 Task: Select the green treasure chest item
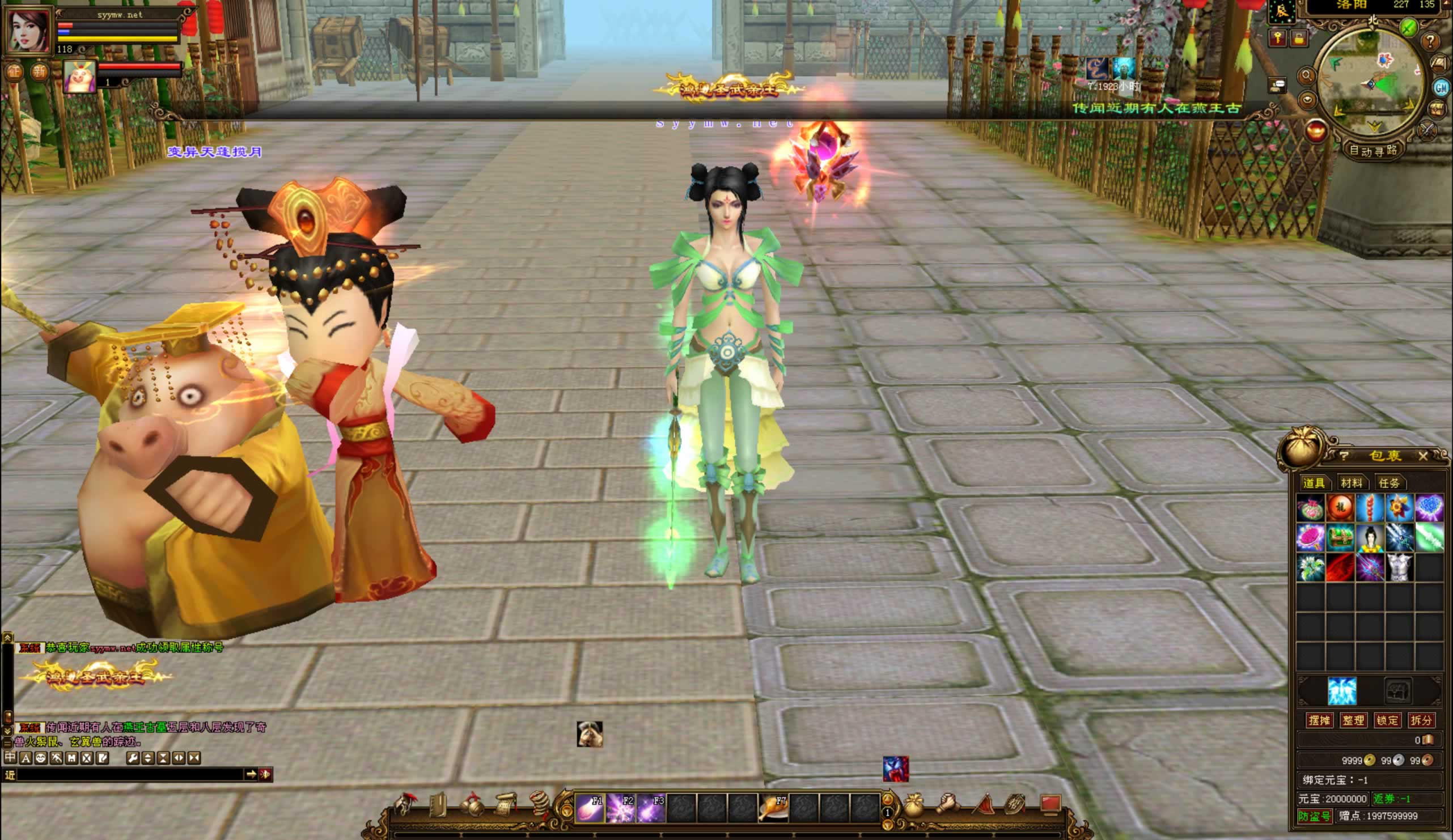1340,538
